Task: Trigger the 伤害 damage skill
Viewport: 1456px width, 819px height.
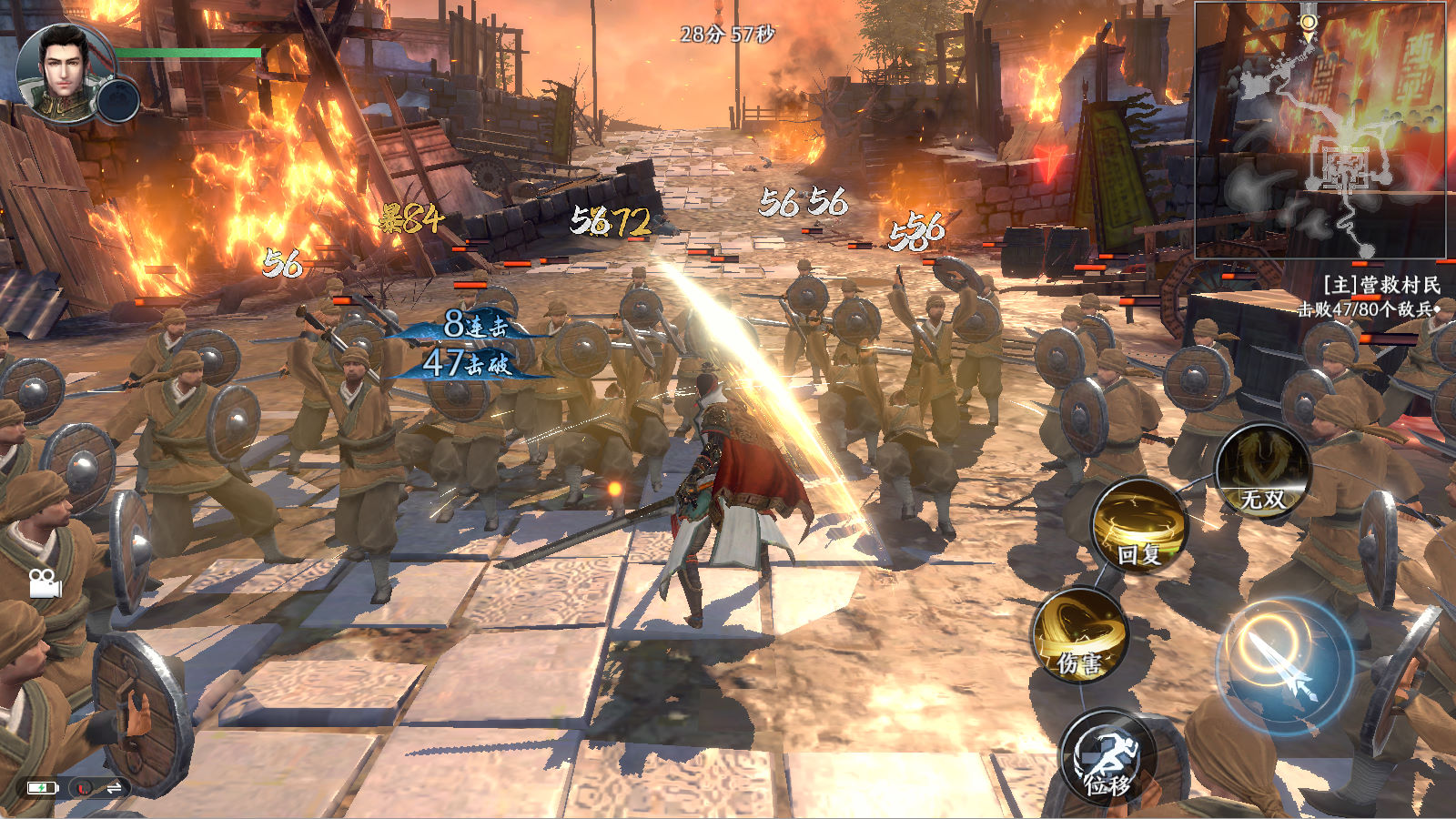Action: (x=1080, y=635)
